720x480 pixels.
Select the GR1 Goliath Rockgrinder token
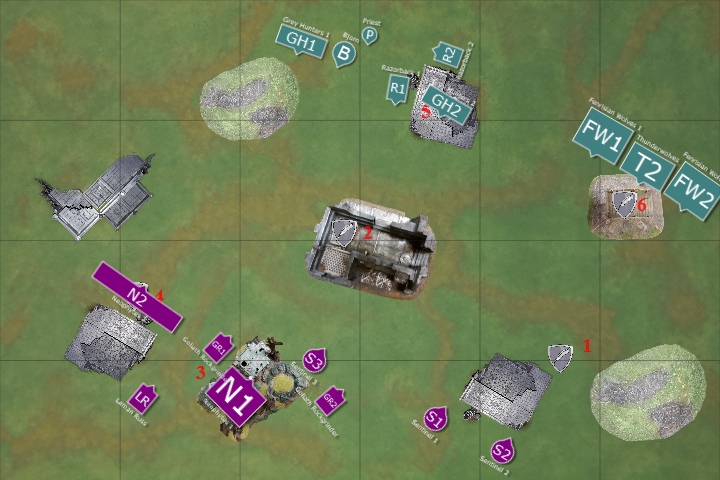(219, 349)
